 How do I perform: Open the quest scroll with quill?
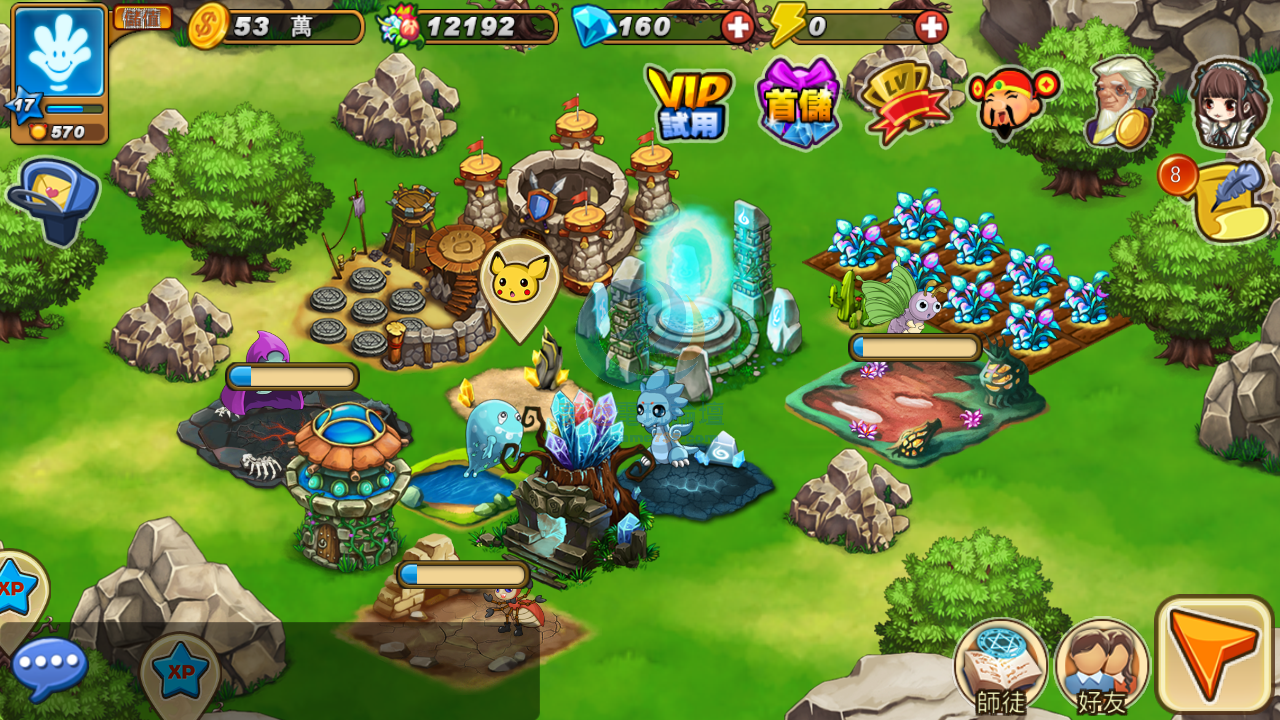tap(1226, 200)
